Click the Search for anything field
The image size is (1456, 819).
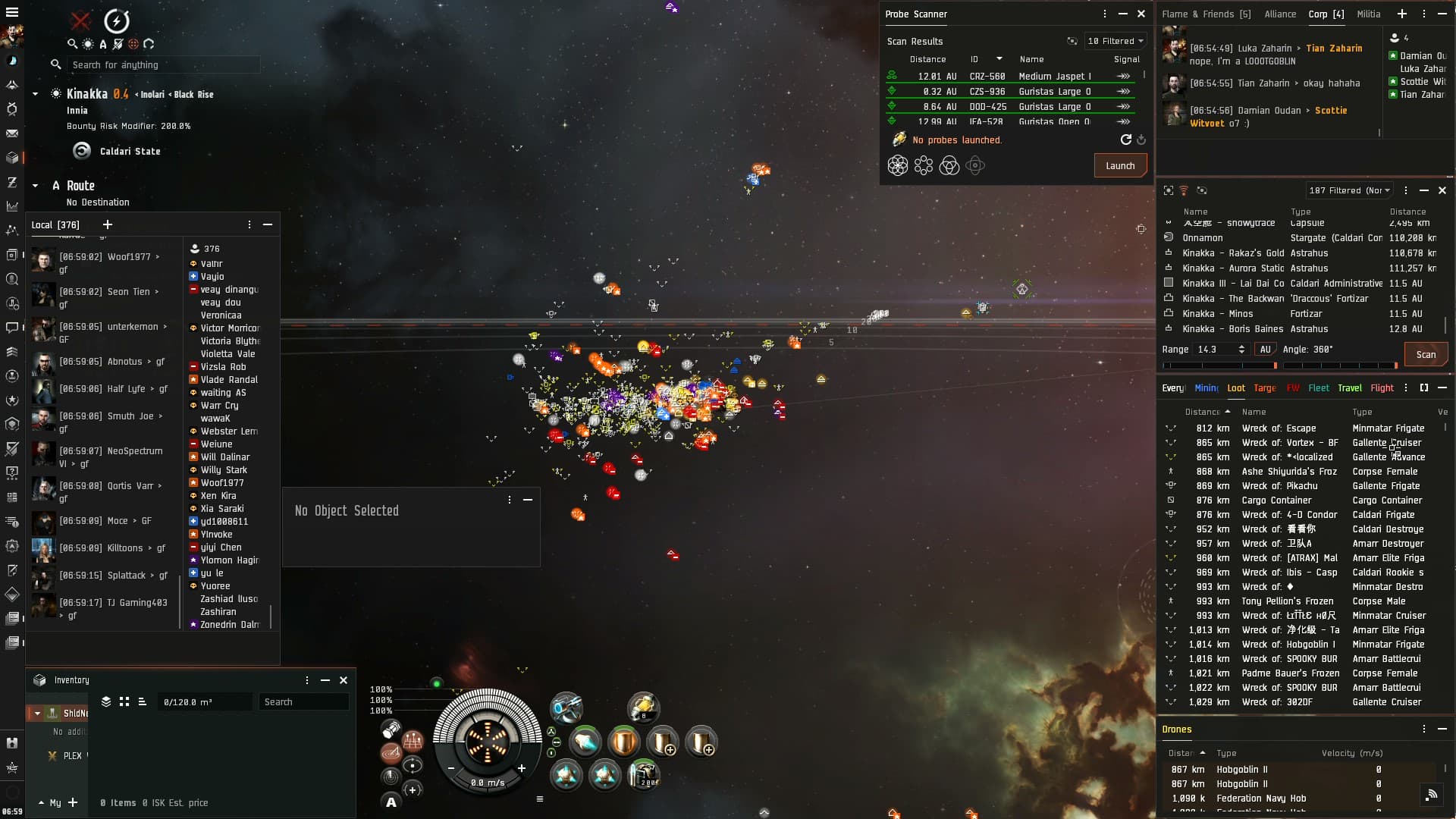[x=163, y=64]
